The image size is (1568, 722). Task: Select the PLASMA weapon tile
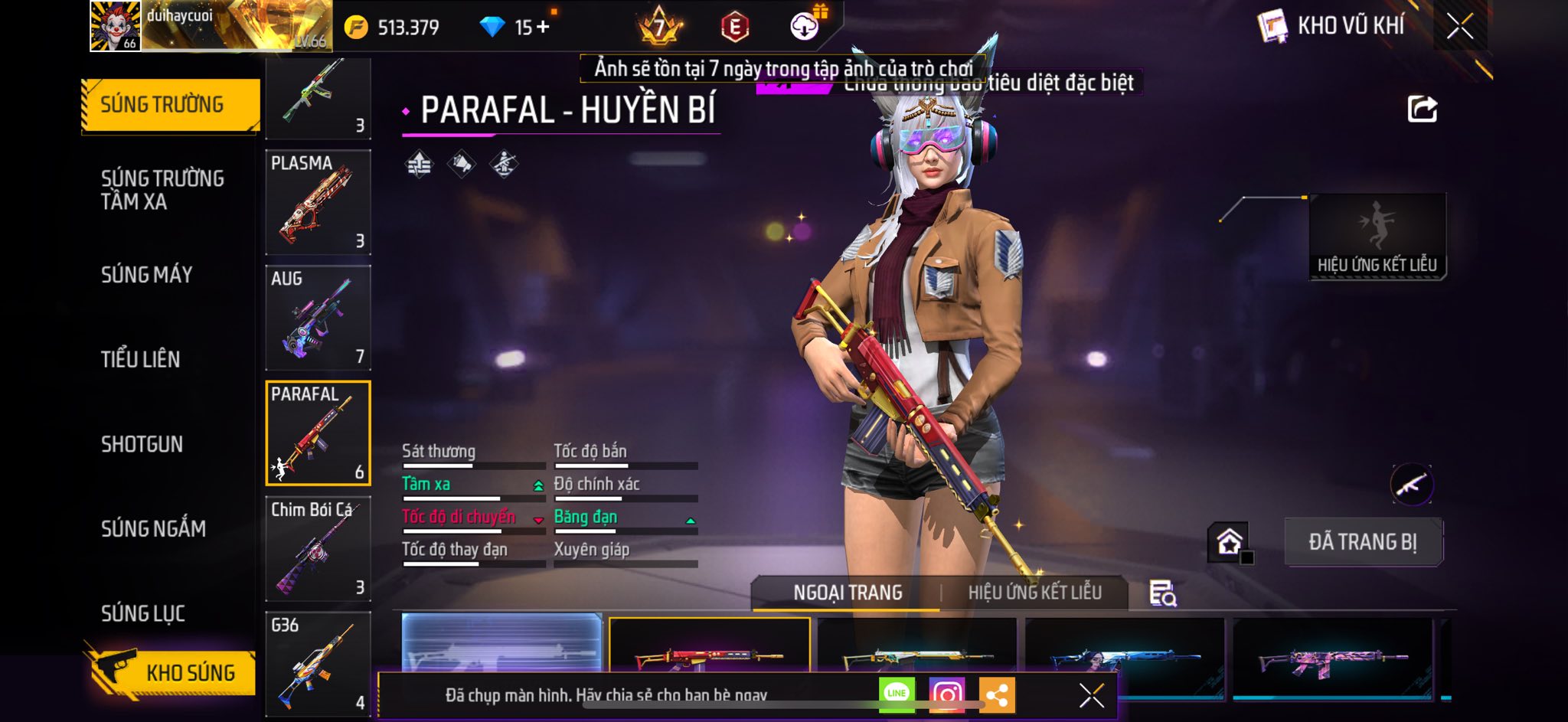click(x=318, y=202)
